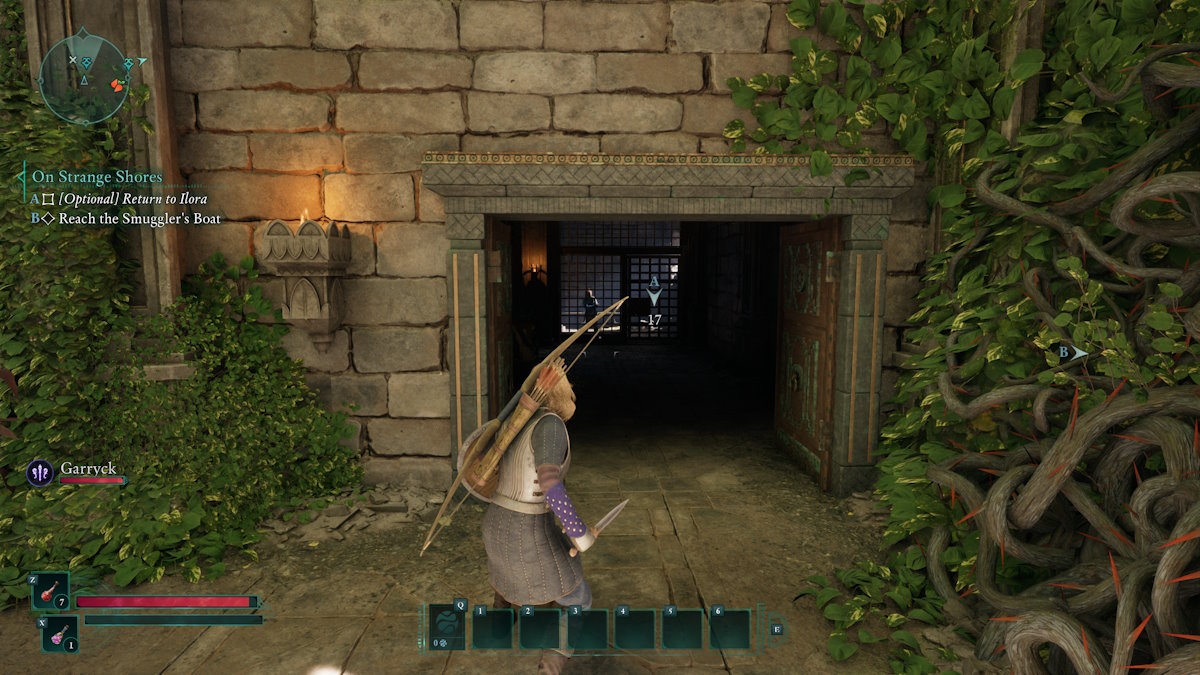Activate the Q throwable ability slot
This screenshot has height=675, width=1200.
click(447, 628)
